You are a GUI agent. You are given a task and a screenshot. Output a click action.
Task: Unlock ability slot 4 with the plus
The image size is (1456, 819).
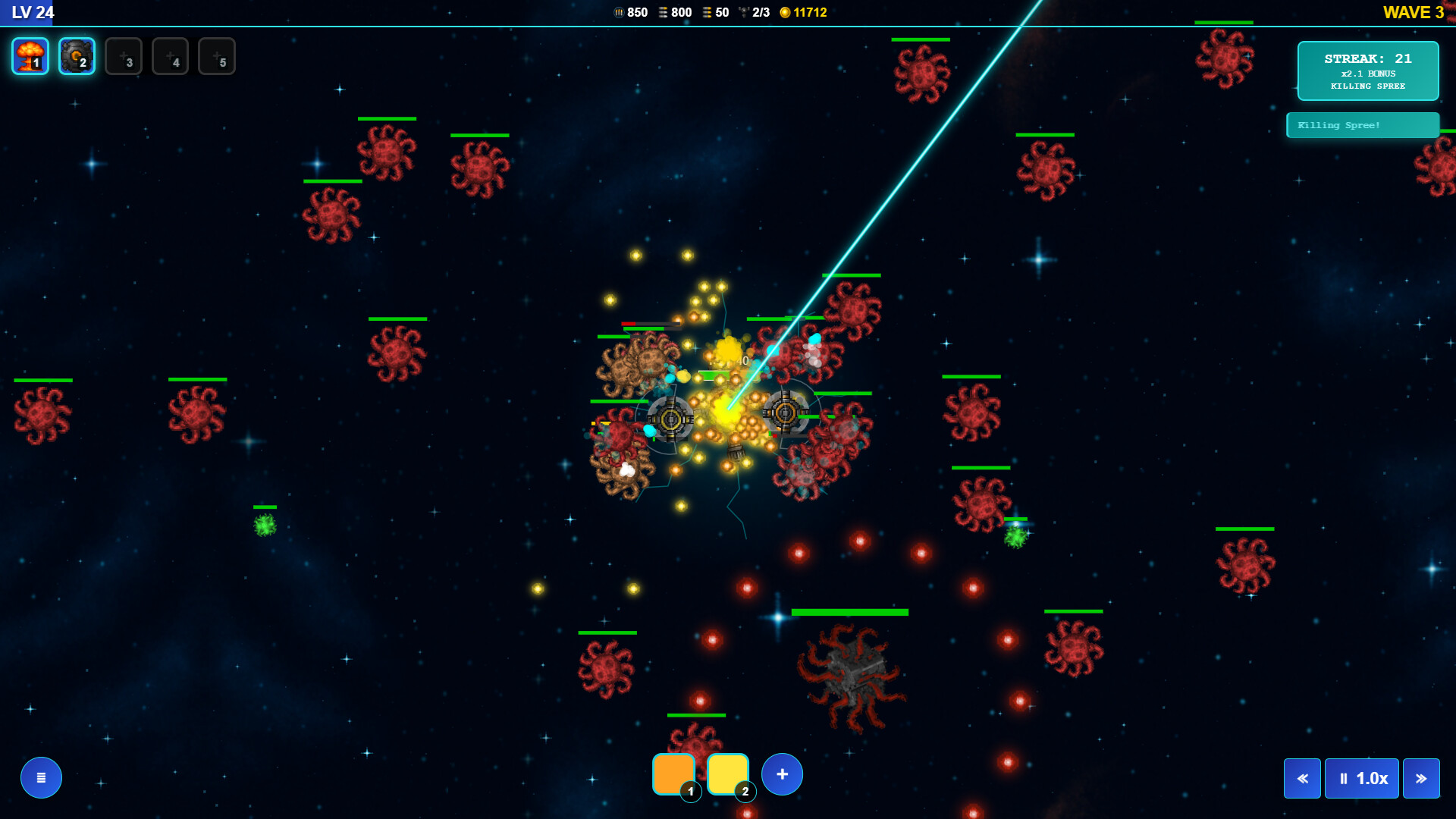pos(171,55)
